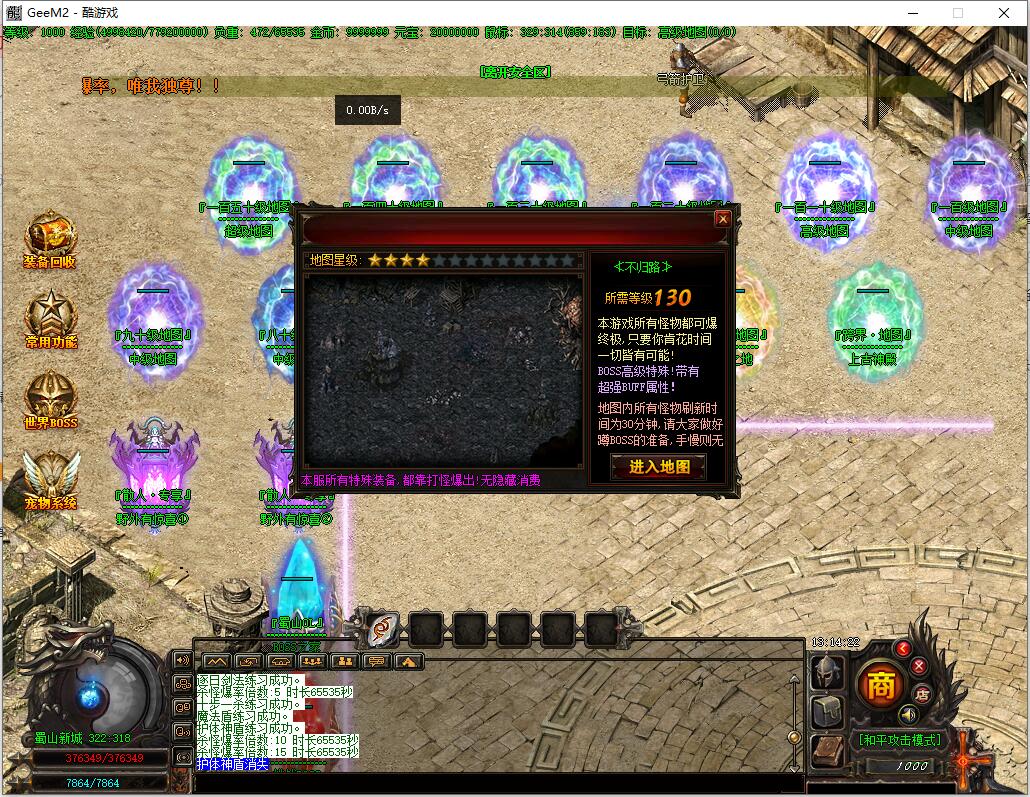The height and width of the screenshot is (797, 1030).
Task: Click the 进入地图 enter map button
Action: point(658,467)
